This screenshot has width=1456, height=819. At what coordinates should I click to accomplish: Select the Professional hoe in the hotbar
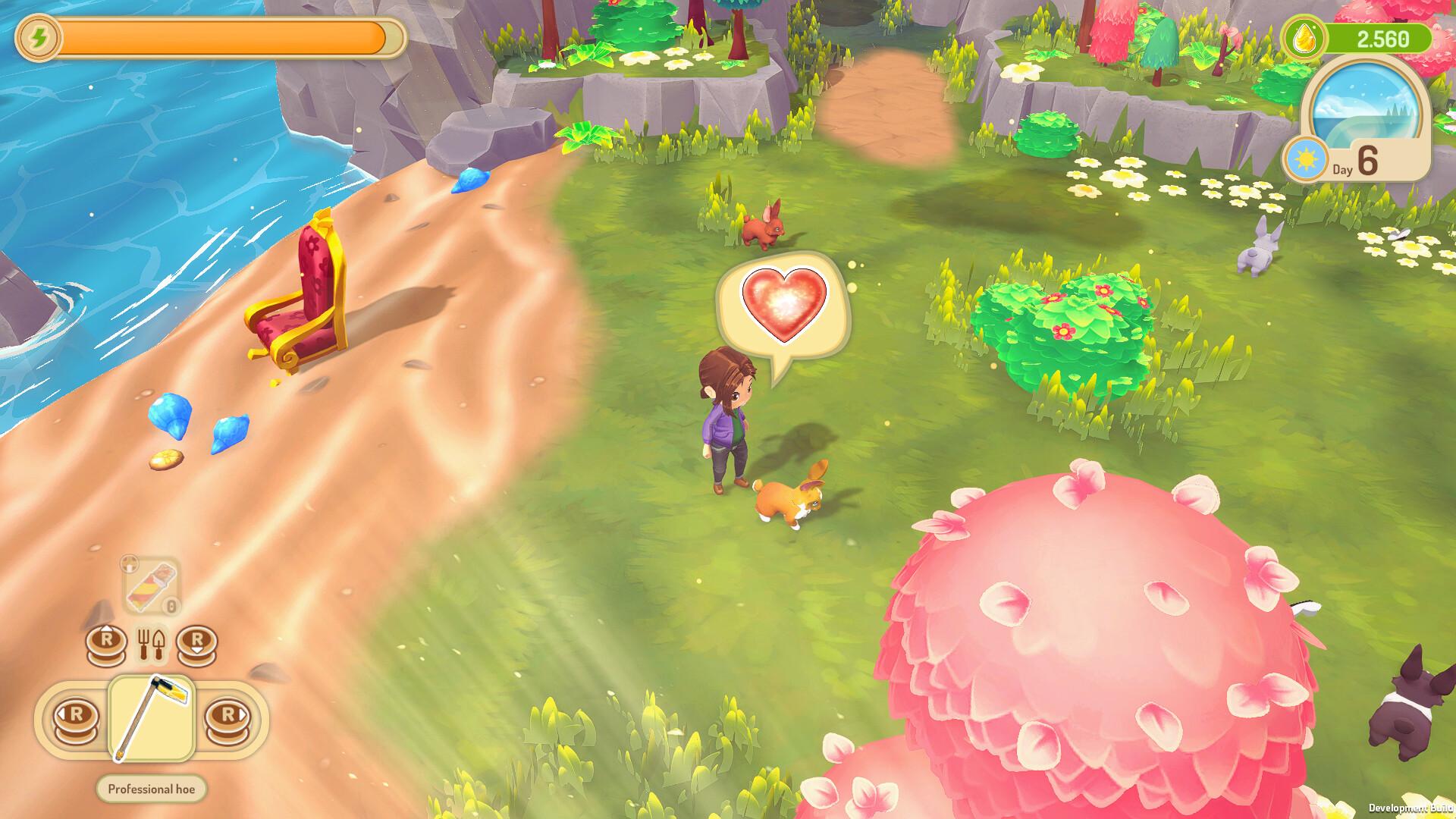(152, 717)
